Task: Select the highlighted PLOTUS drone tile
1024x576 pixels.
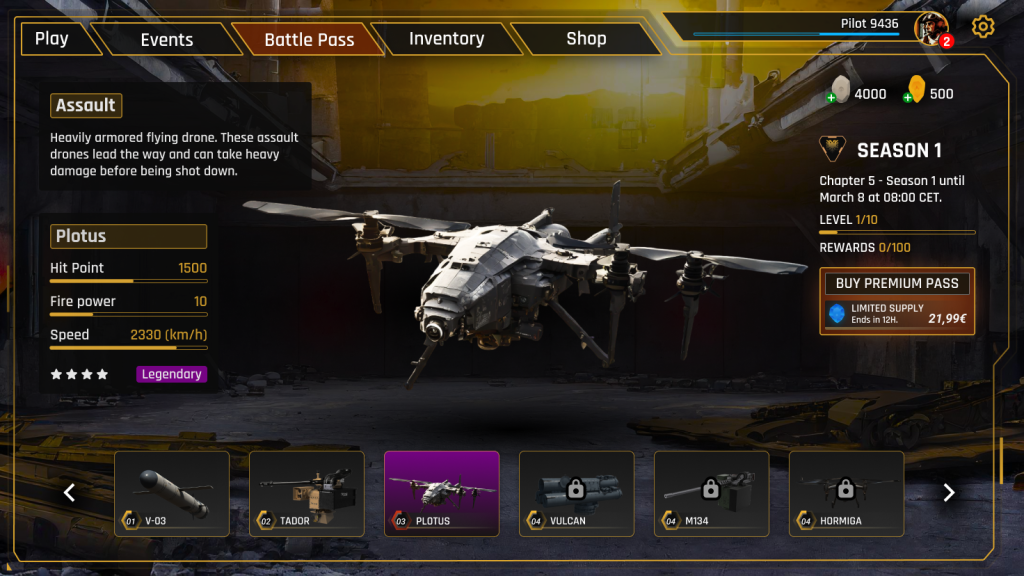Action: pos(442,493)
